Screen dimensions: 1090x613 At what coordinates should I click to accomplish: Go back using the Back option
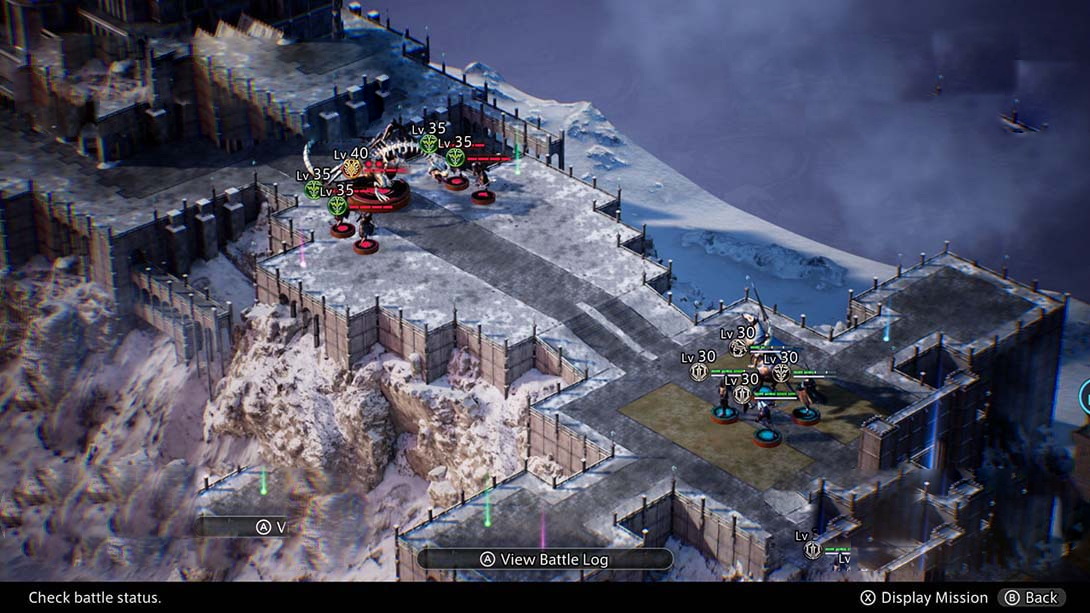[x=1031, y=598]
